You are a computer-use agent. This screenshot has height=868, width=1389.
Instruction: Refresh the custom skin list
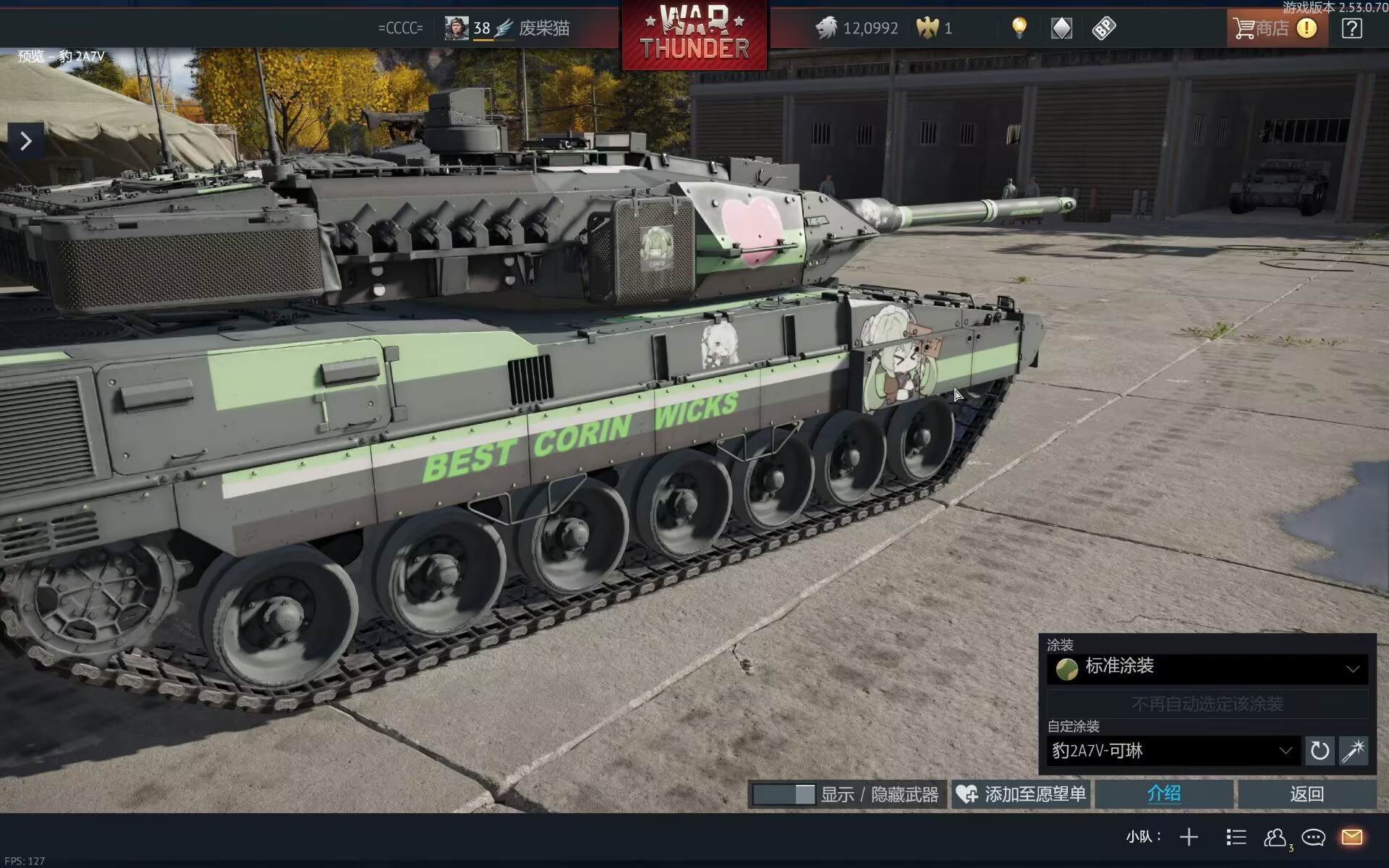[1319, 751]
